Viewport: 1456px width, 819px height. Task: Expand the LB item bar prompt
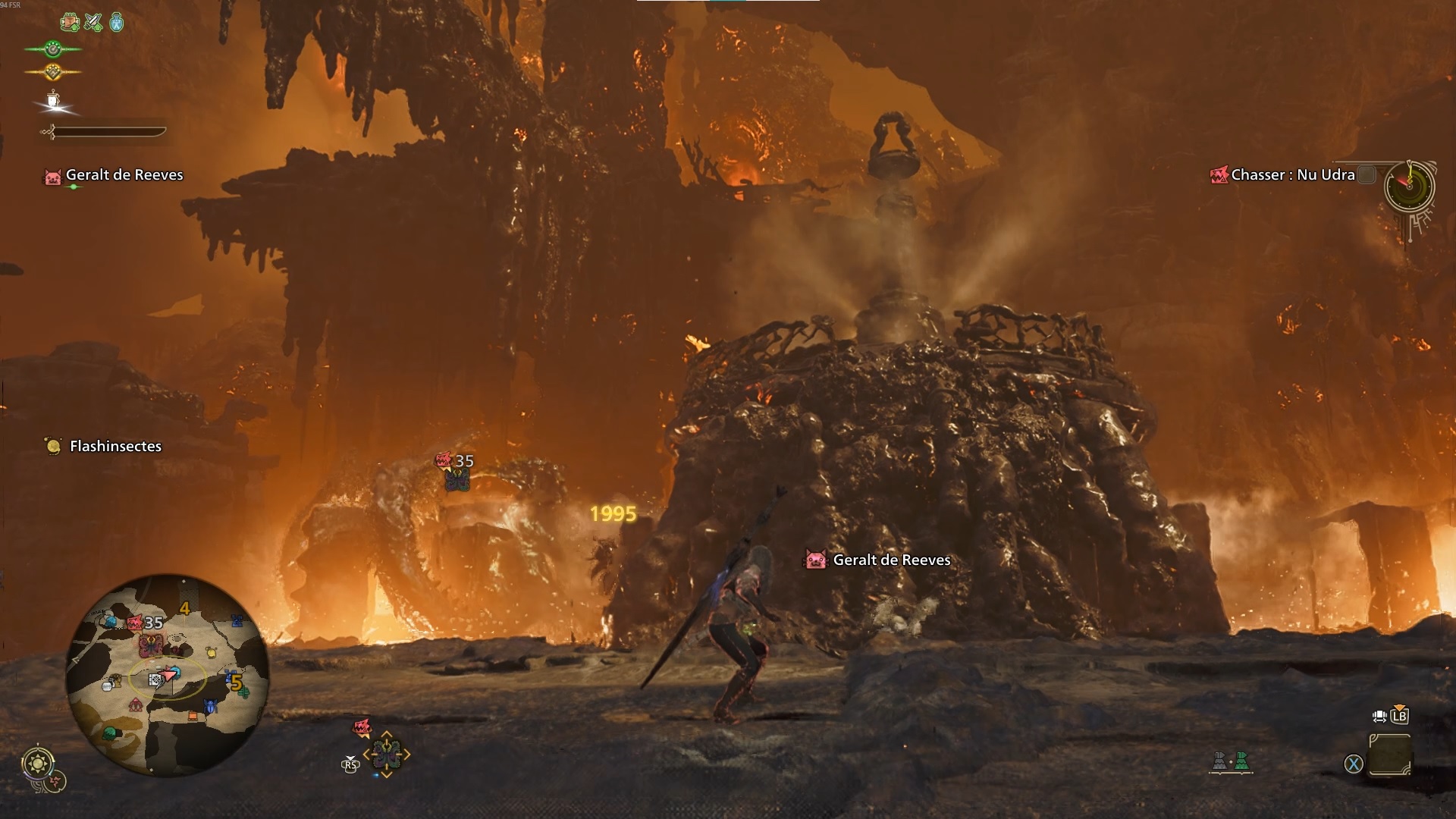point(1400,716)
